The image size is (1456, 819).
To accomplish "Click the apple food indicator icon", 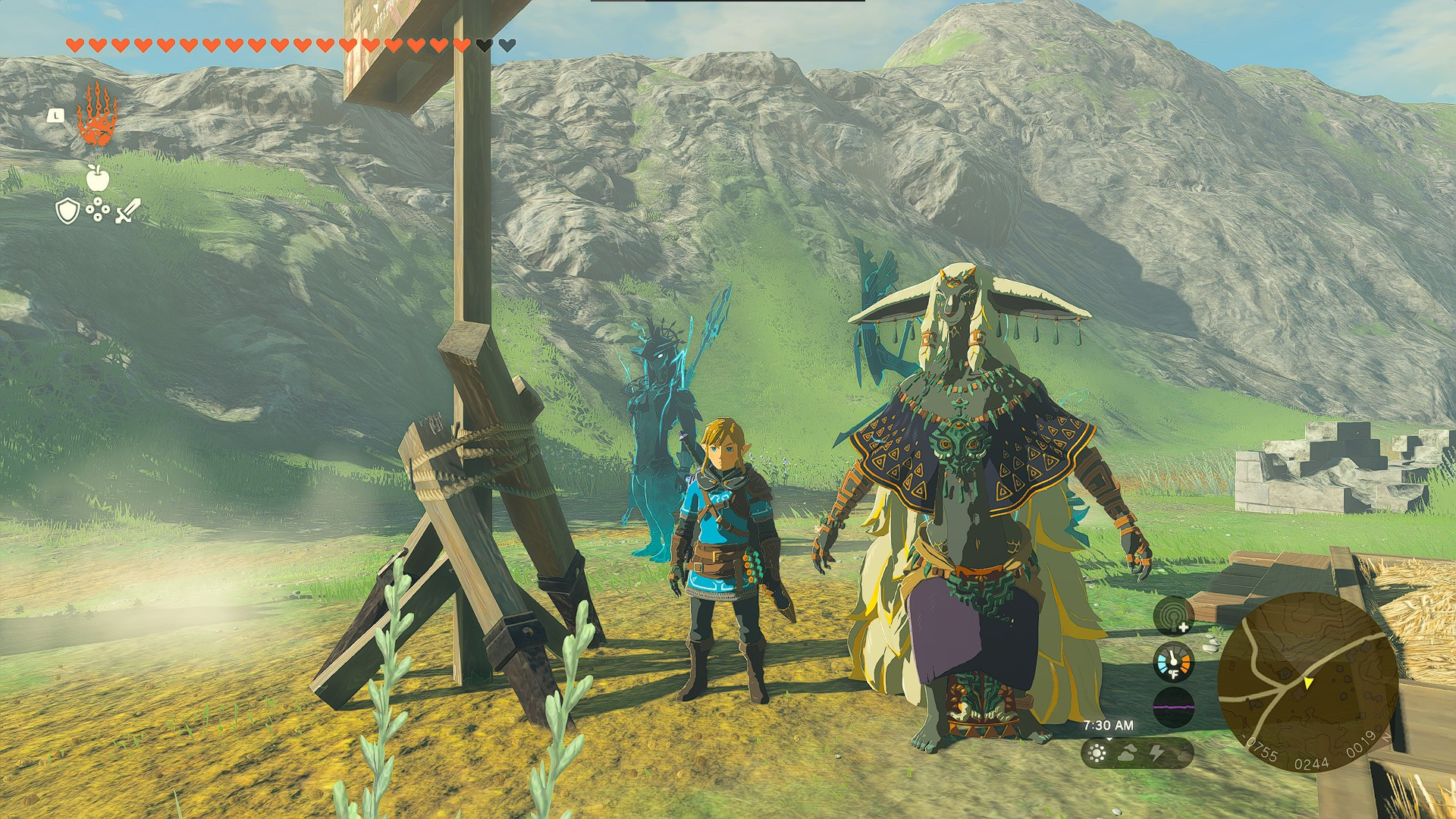I will coord(97,182).
